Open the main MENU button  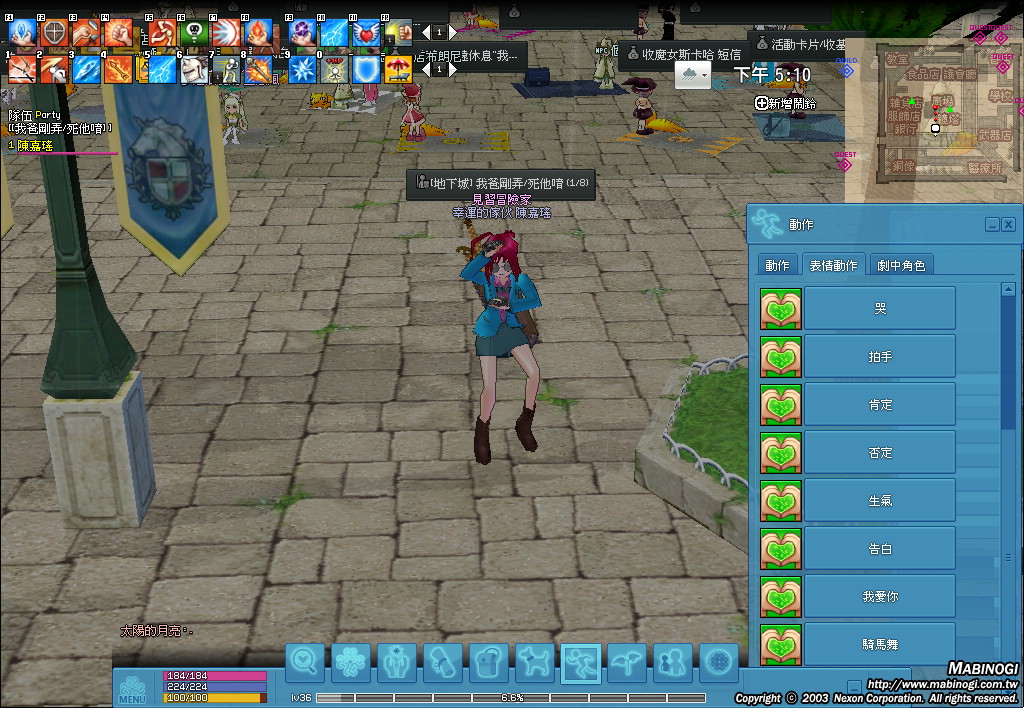[x=133, y=689]
